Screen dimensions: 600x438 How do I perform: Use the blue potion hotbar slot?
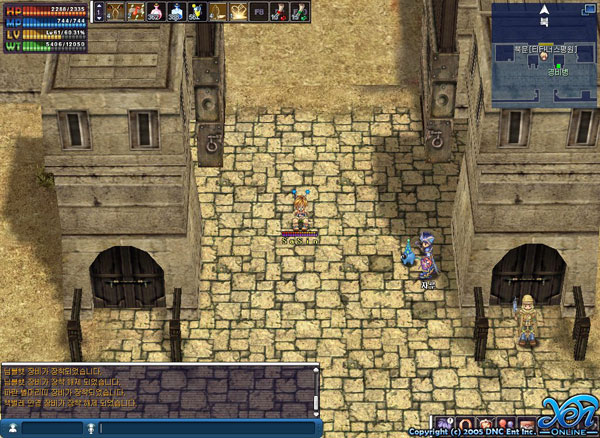tap(177, 12)
